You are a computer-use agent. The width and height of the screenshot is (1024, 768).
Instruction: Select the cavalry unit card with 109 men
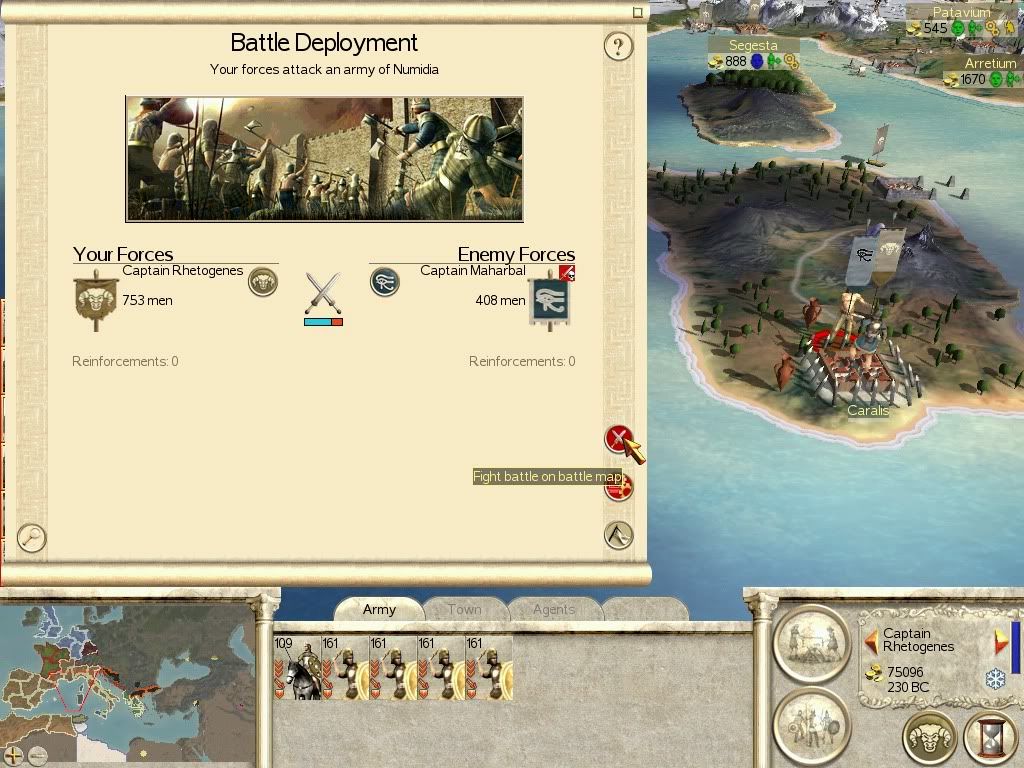(297, 667)
